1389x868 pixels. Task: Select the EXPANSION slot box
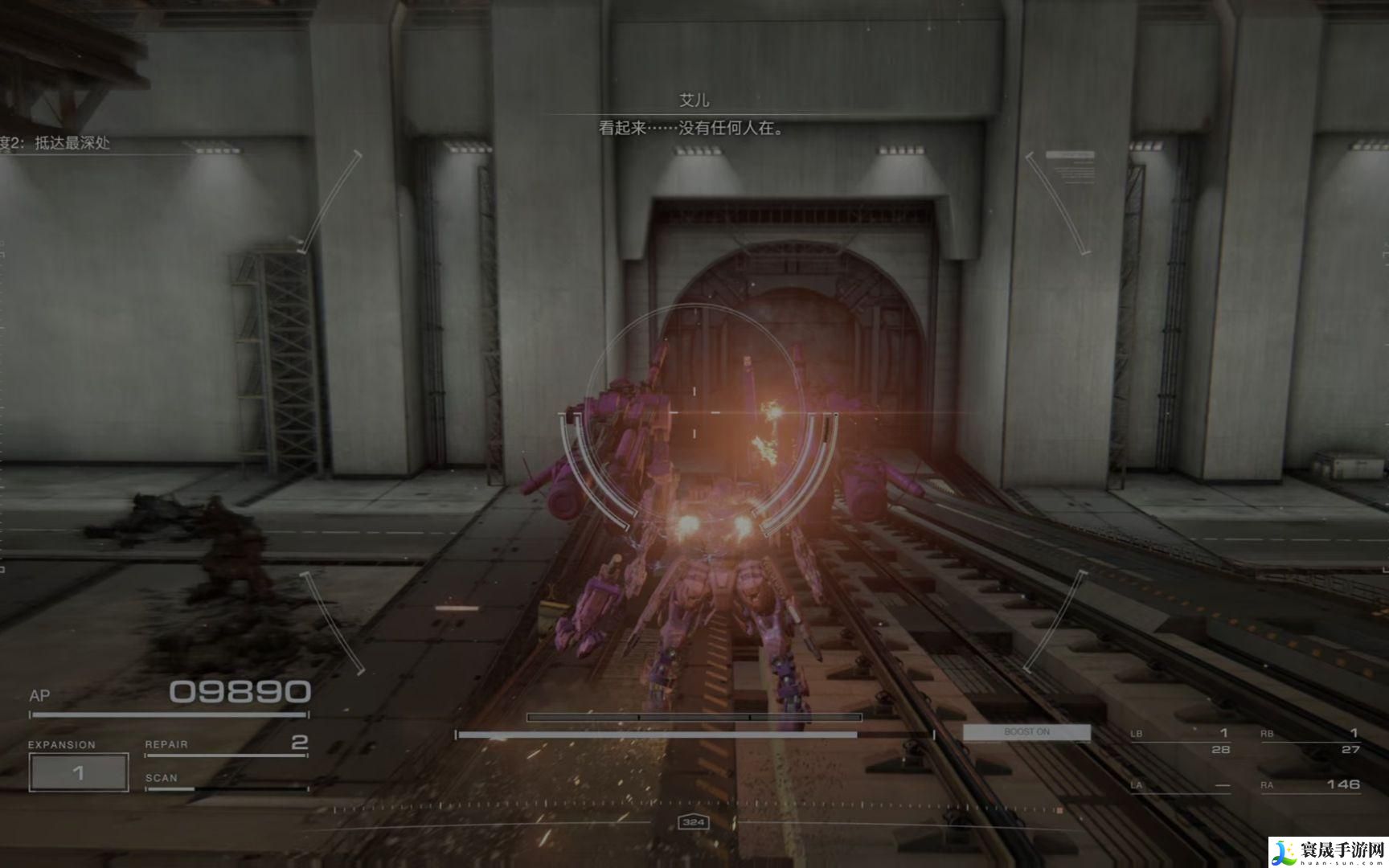click(x=79, y=772)
